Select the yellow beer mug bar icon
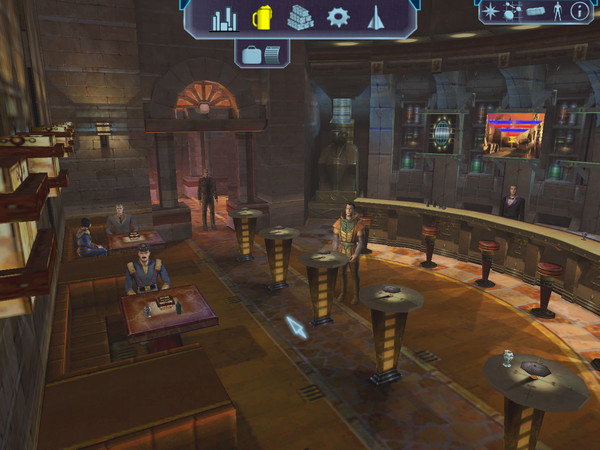The height and width of the screenshot is (450, 600). pos(262,17)
